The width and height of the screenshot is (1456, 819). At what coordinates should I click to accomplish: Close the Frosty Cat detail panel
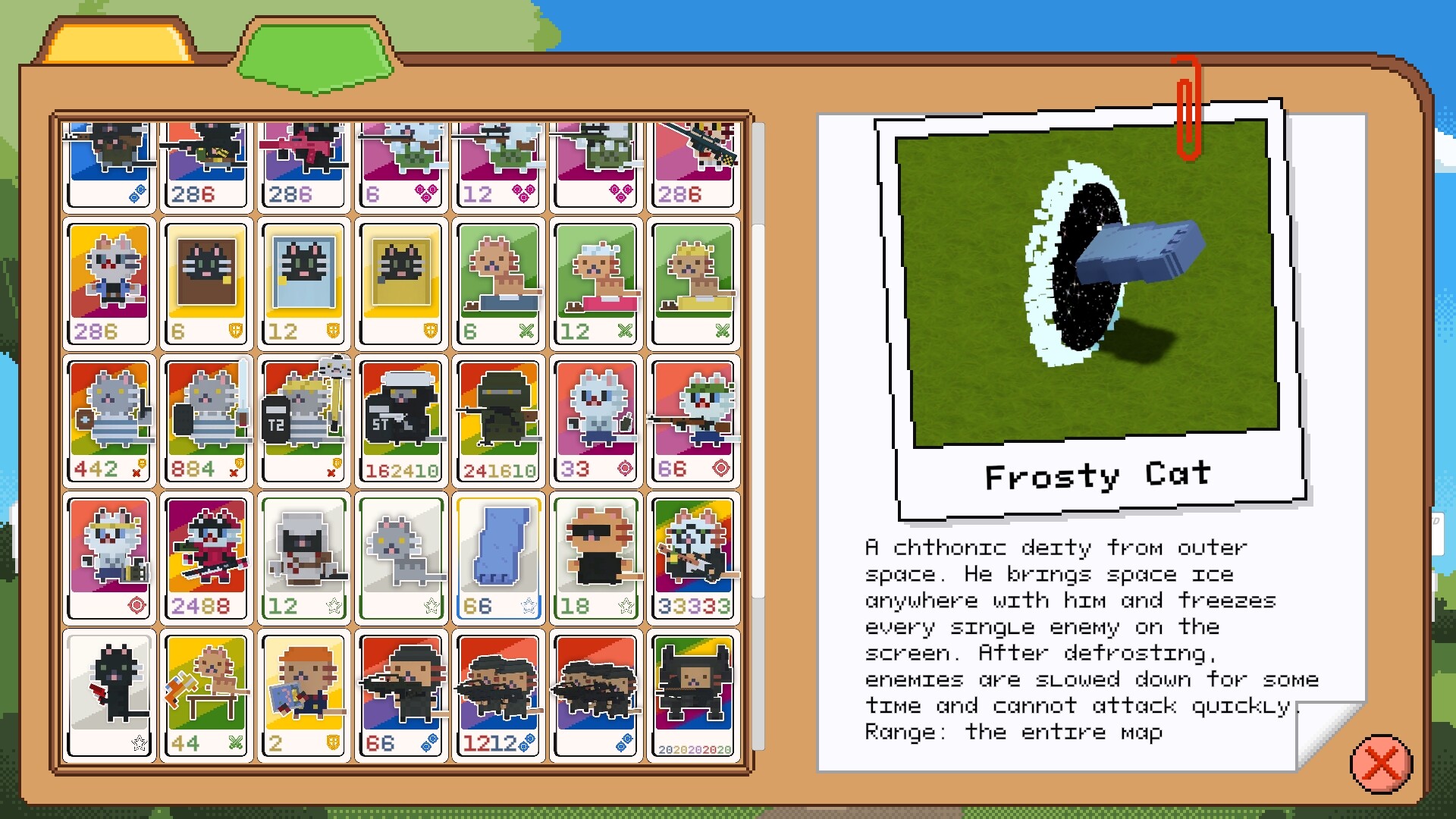(x=1378, y=766)
